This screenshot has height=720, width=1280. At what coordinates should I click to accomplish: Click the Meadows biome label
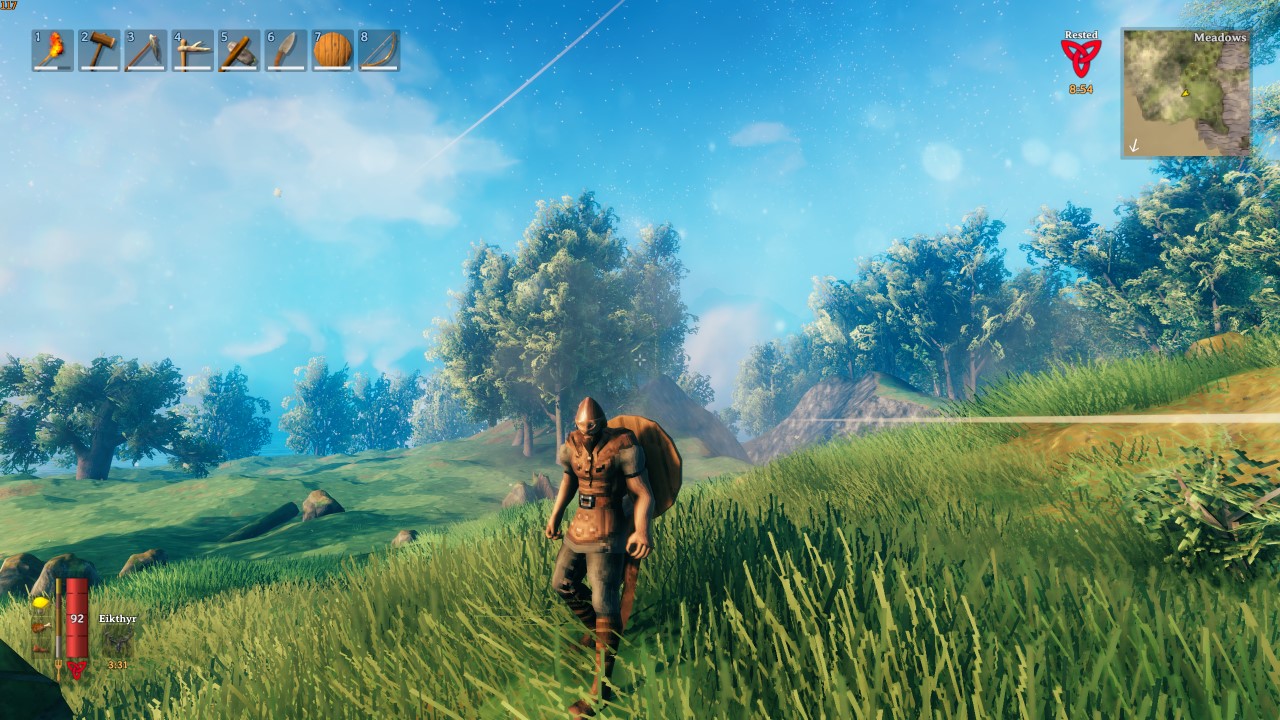click(1219, 37)
